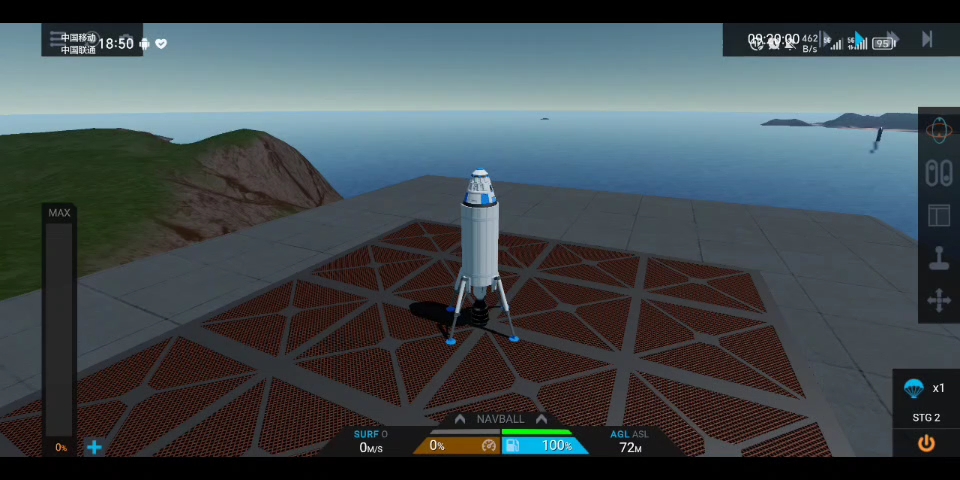Image resolution: width=960 pixels, height=480 pixels.
Task: Click the blue plus button beside the throttle
Action: pos(94,447)
